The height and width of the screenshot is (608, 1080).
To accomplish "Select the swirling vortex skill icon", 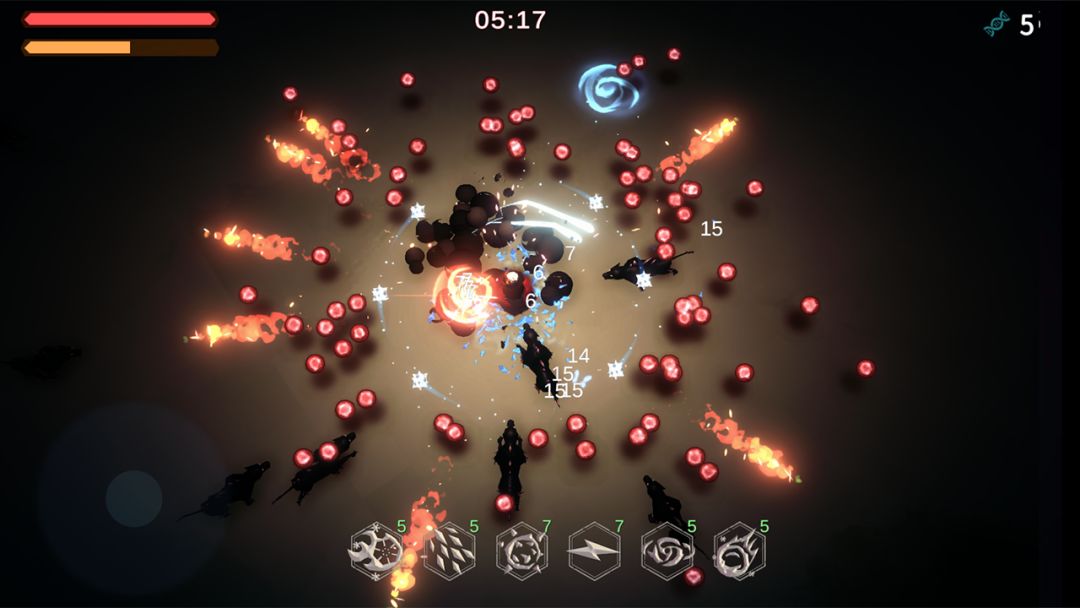I will tap(667, 551).
